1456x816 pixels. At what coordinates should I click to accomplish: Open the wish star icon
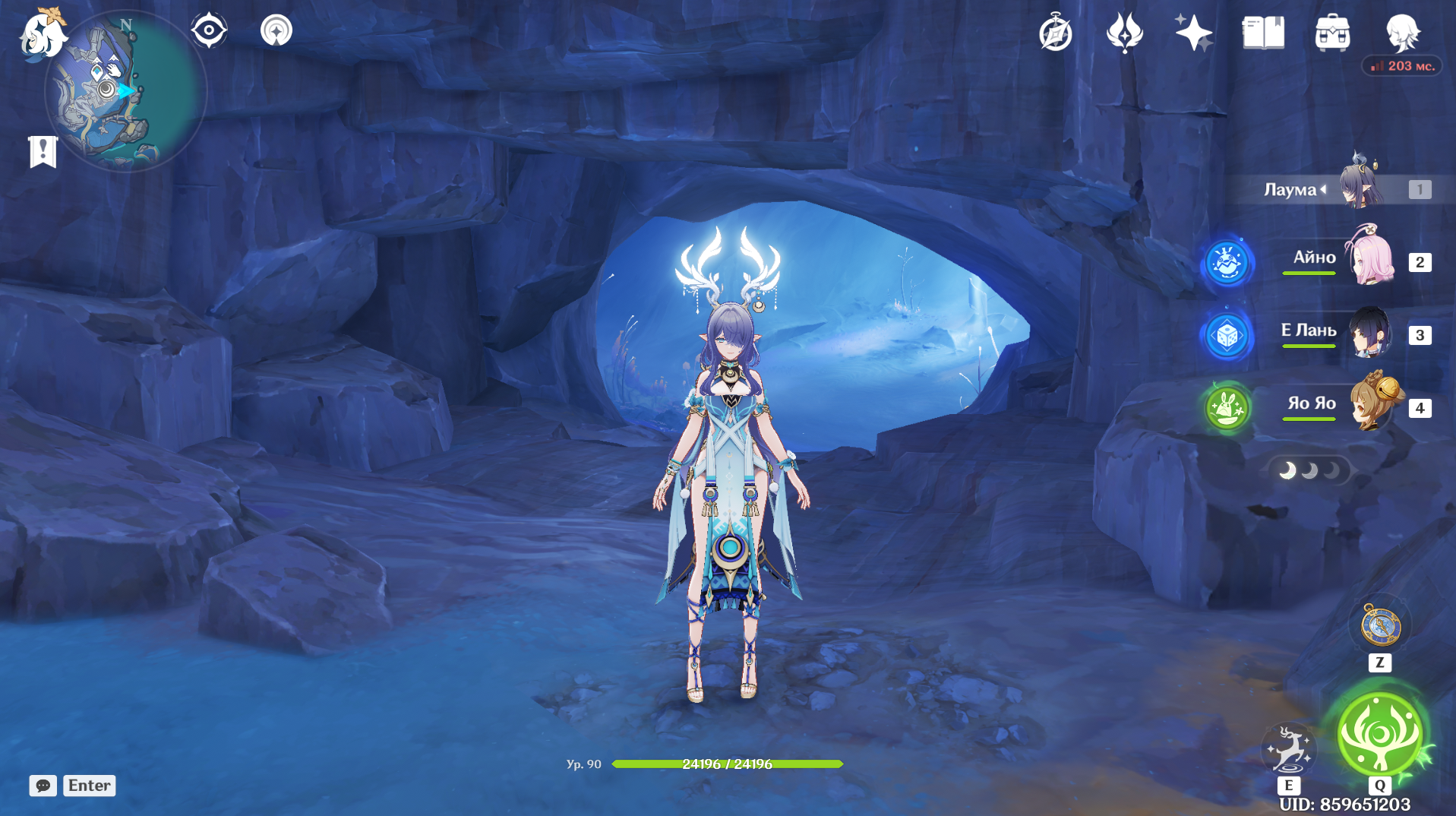click(1193, 33)
